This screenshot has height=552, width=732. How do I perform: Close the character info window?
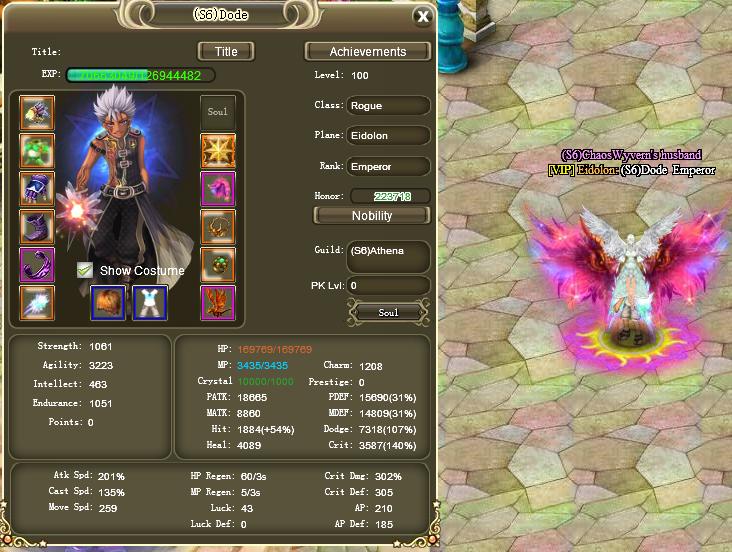coord(423,16)
